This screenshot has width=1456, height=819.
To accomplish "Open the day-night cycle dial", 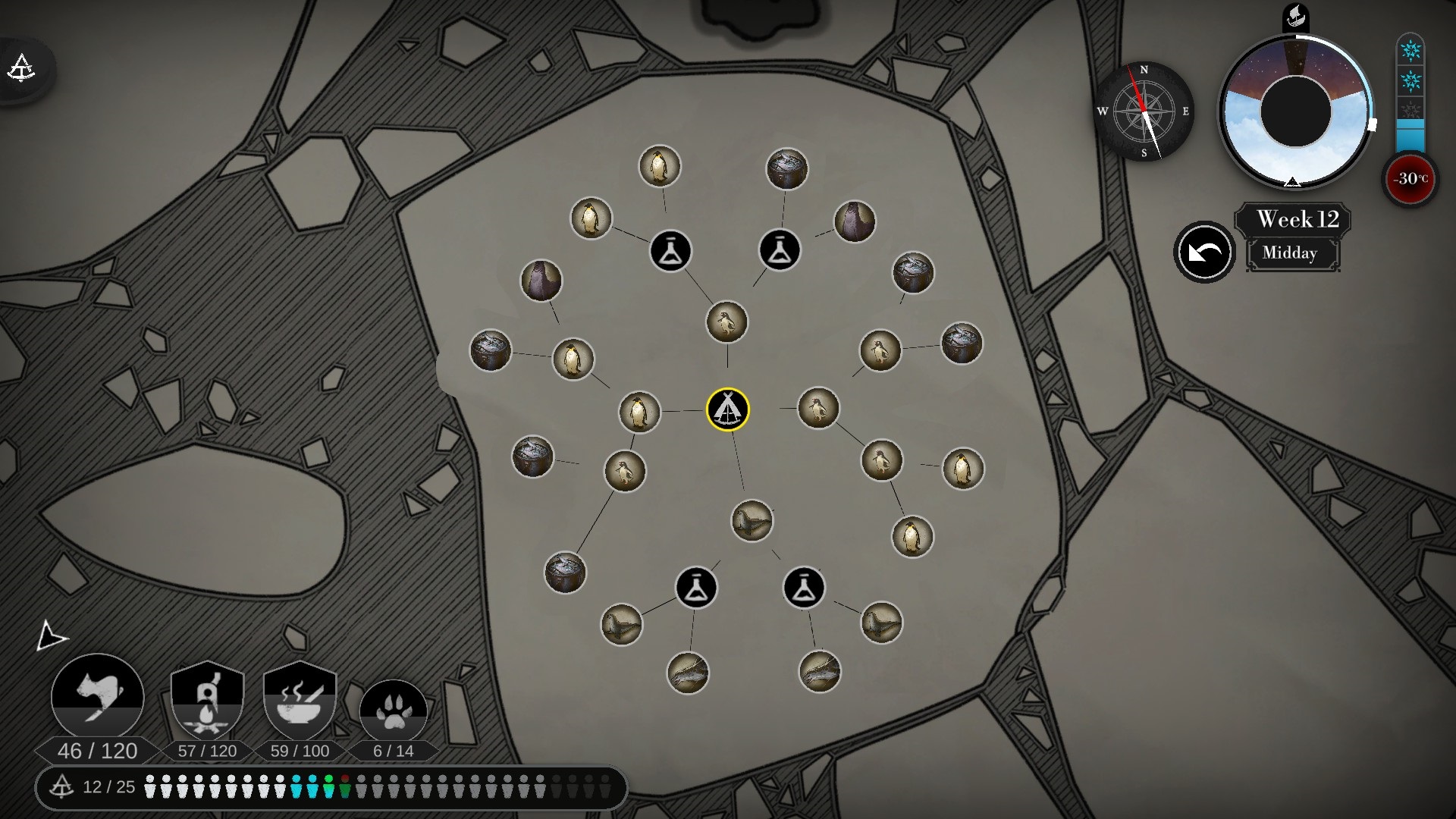I will (1295, 111).
